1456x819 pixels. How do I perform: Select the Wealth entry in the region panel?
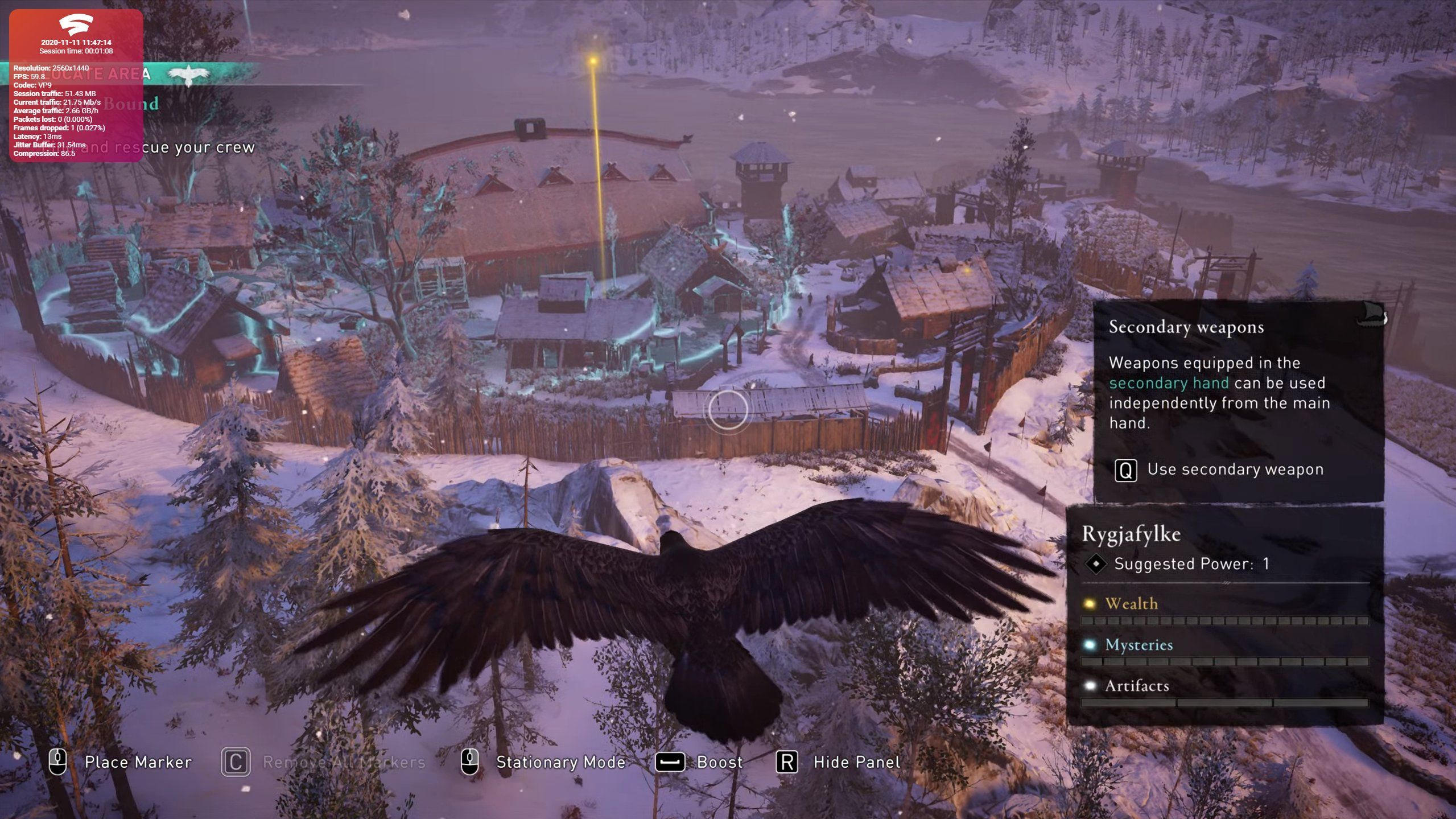tap(1131, 604)
